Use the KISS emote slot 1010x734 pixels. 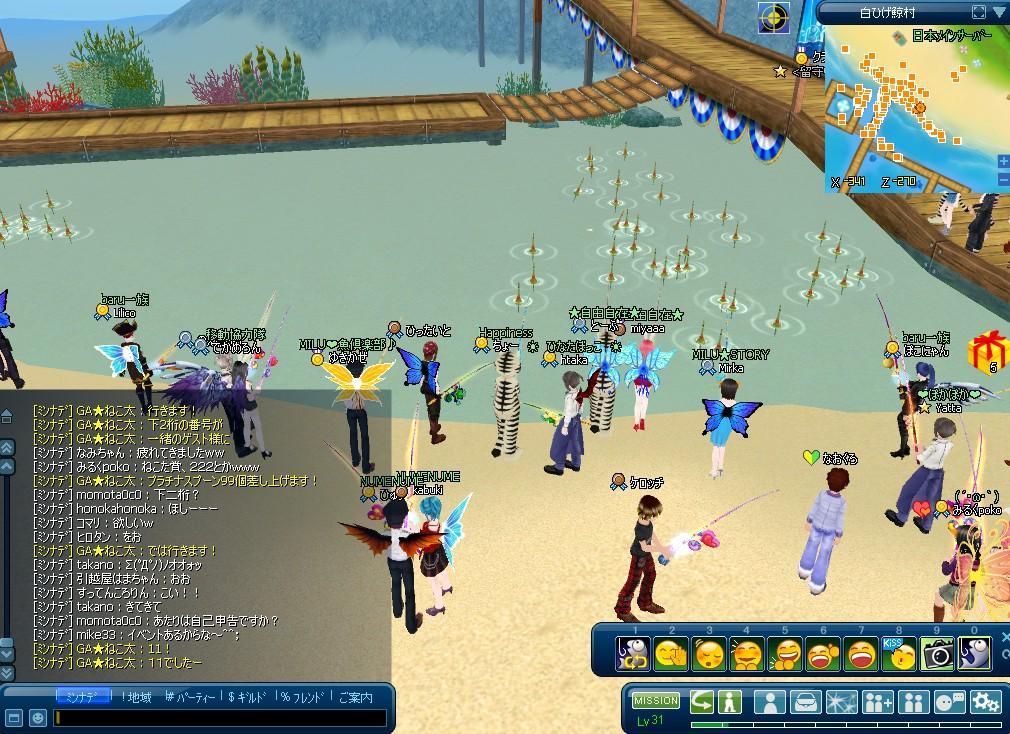[899, 653]
